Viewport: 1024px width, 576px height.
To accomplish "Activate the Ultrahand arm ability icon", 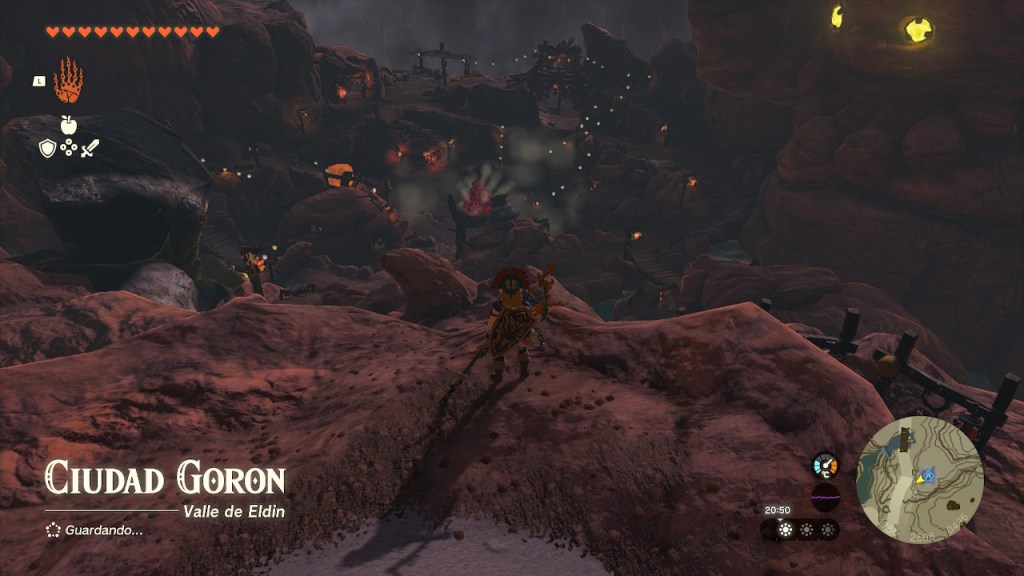I will click(68, 81).
